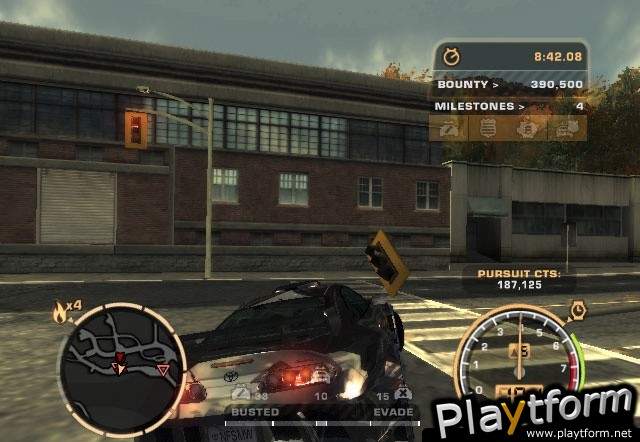
Task: Select the Bounty tracker row
Action: (x=510, y=85)
